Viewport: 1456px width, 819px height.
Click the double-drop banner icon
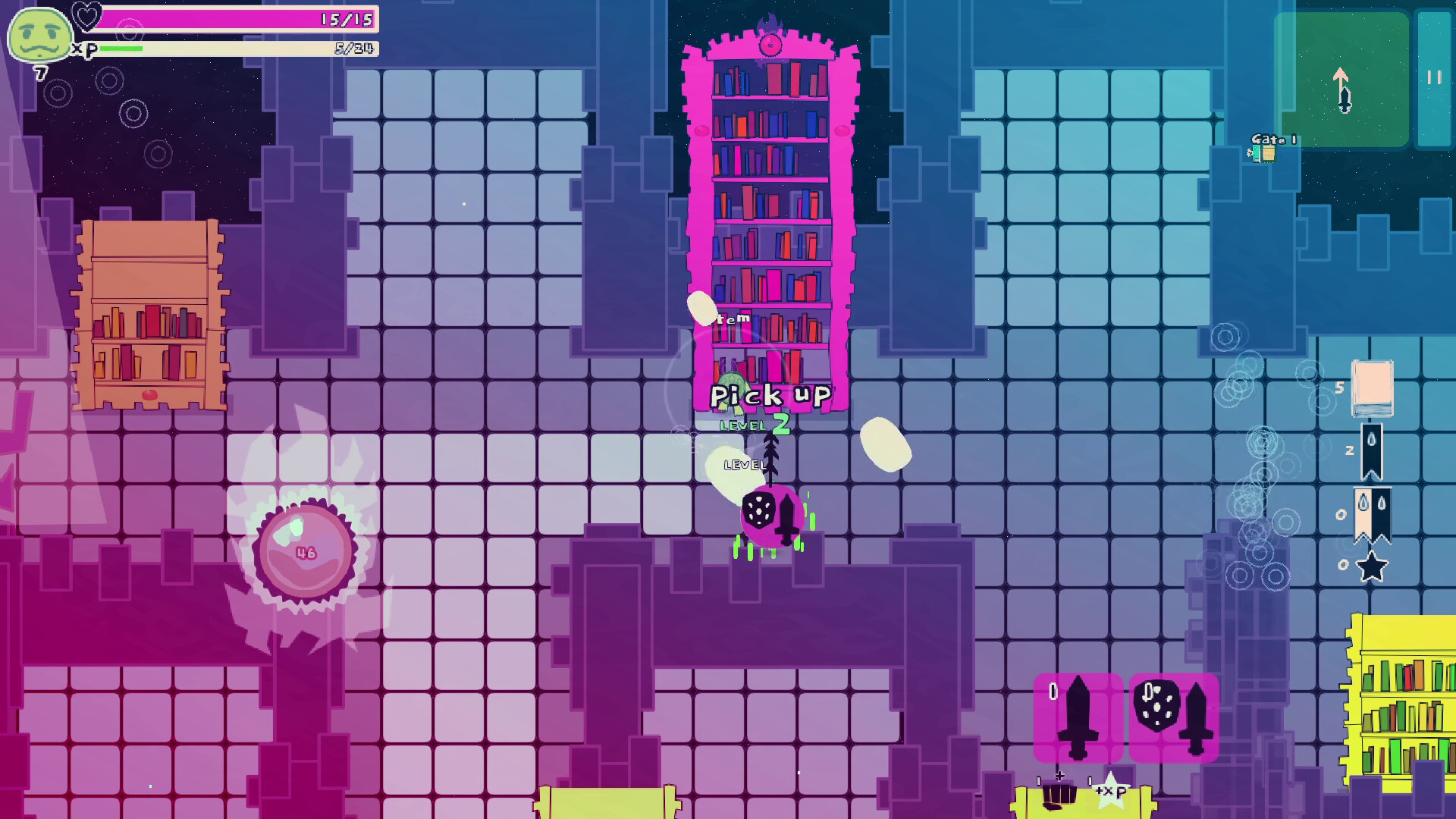click(x=1373, y=514)
